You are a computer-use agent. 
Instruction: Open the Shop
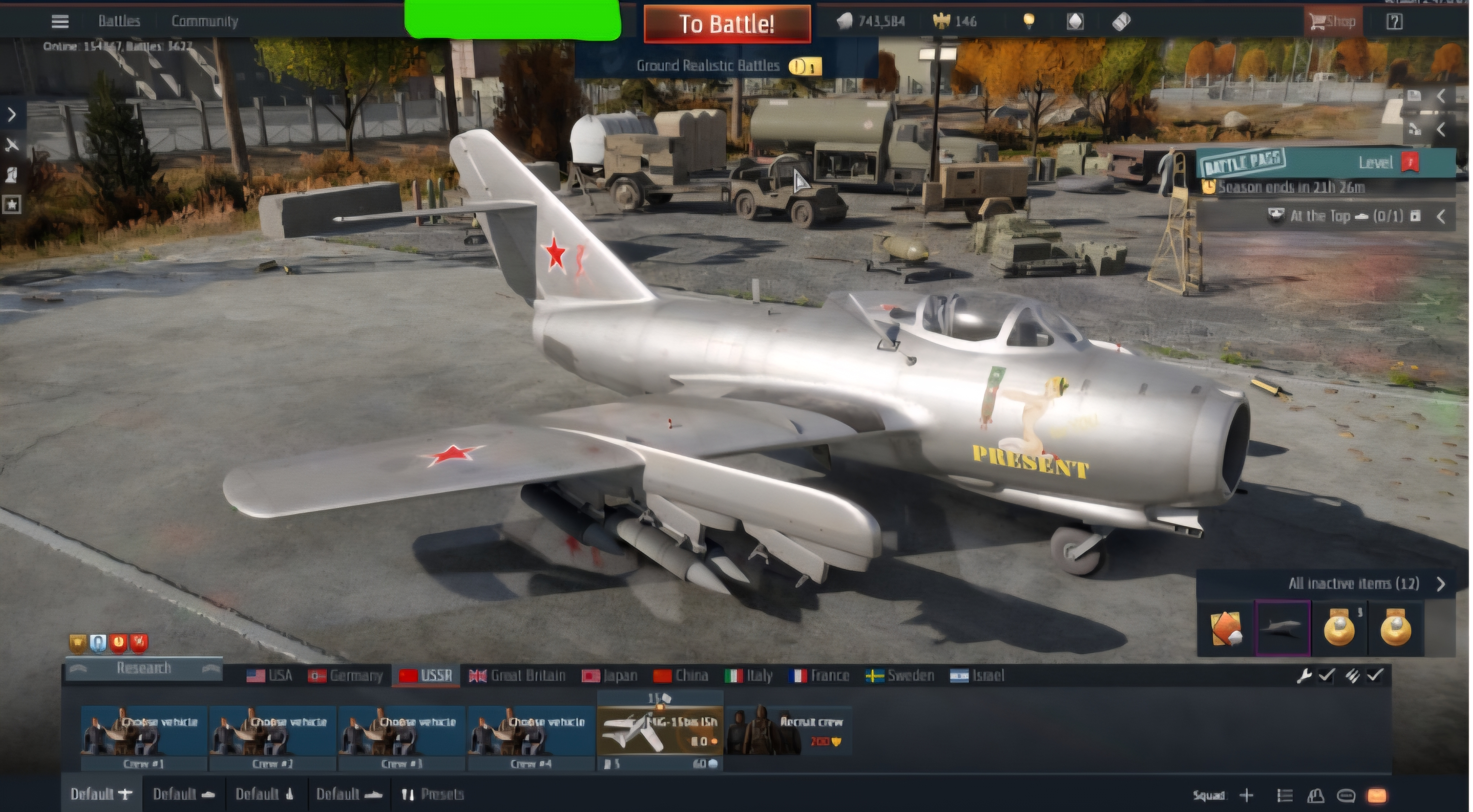[1333, 22]
